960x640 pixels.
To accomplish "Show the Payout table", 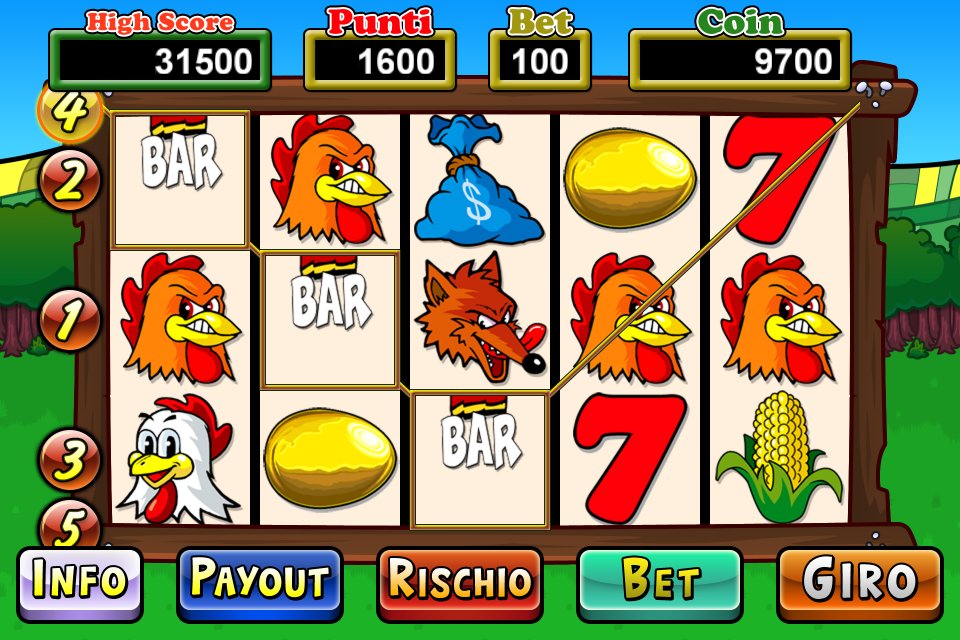I will [259, 582].
